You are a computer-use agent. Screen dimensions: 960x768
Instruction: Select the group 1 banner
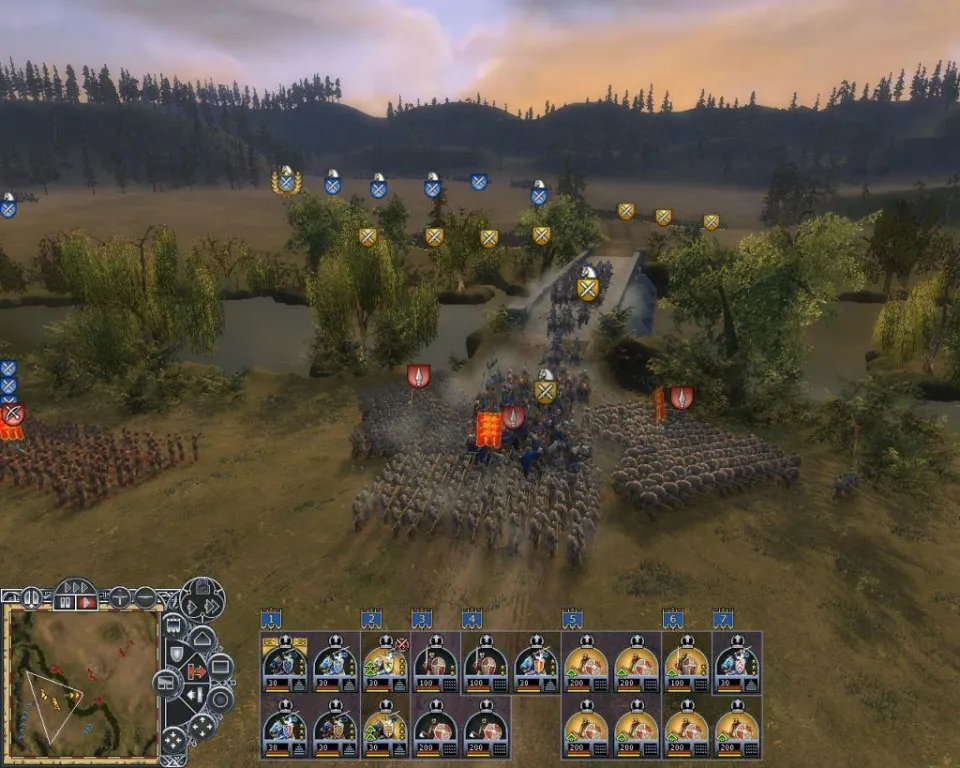click(x=270, y=619)
